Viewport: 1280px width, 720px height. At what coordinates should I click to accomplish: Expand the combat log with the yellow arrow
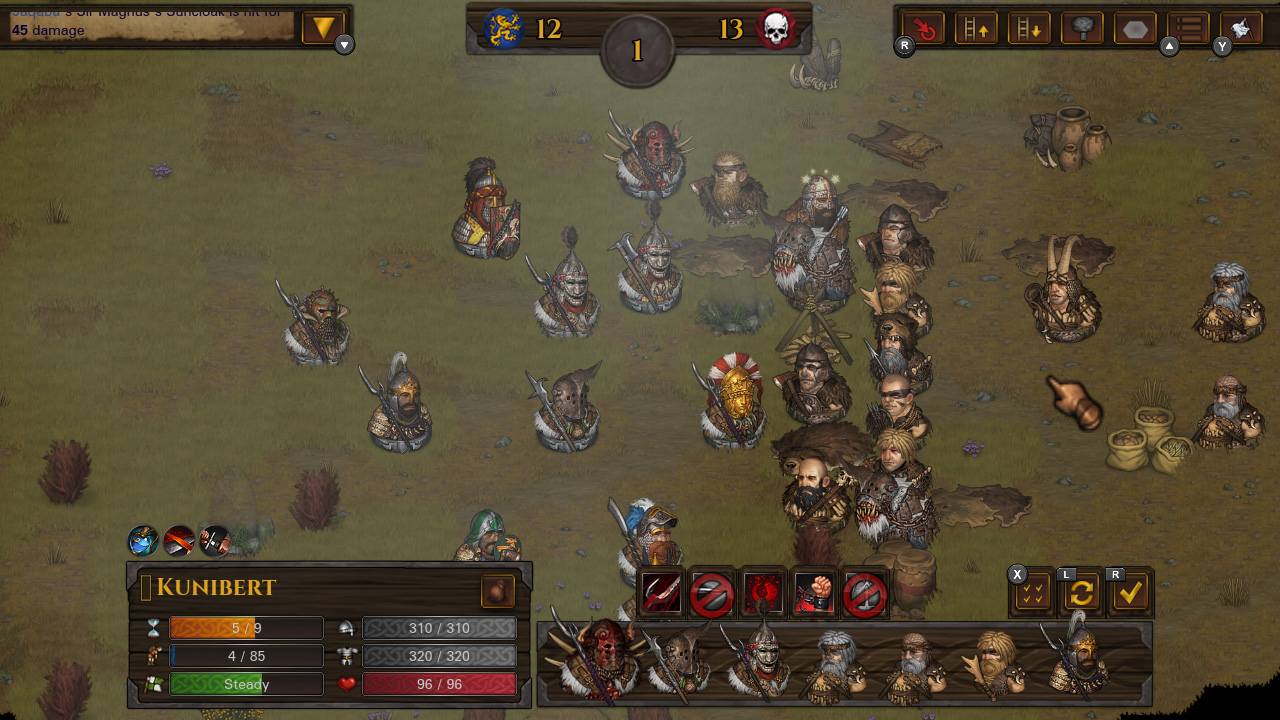tap(322, 28)
